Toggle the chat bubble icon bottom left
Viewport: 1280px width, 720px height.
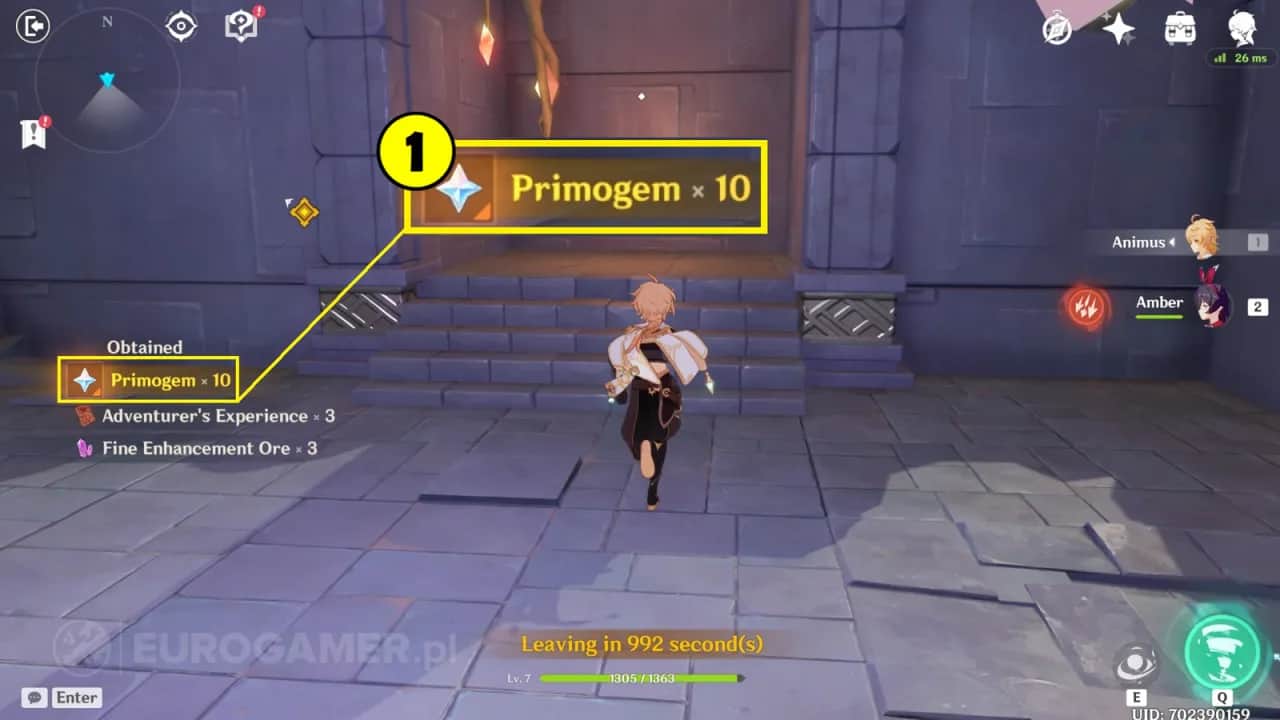pos(35,697)
